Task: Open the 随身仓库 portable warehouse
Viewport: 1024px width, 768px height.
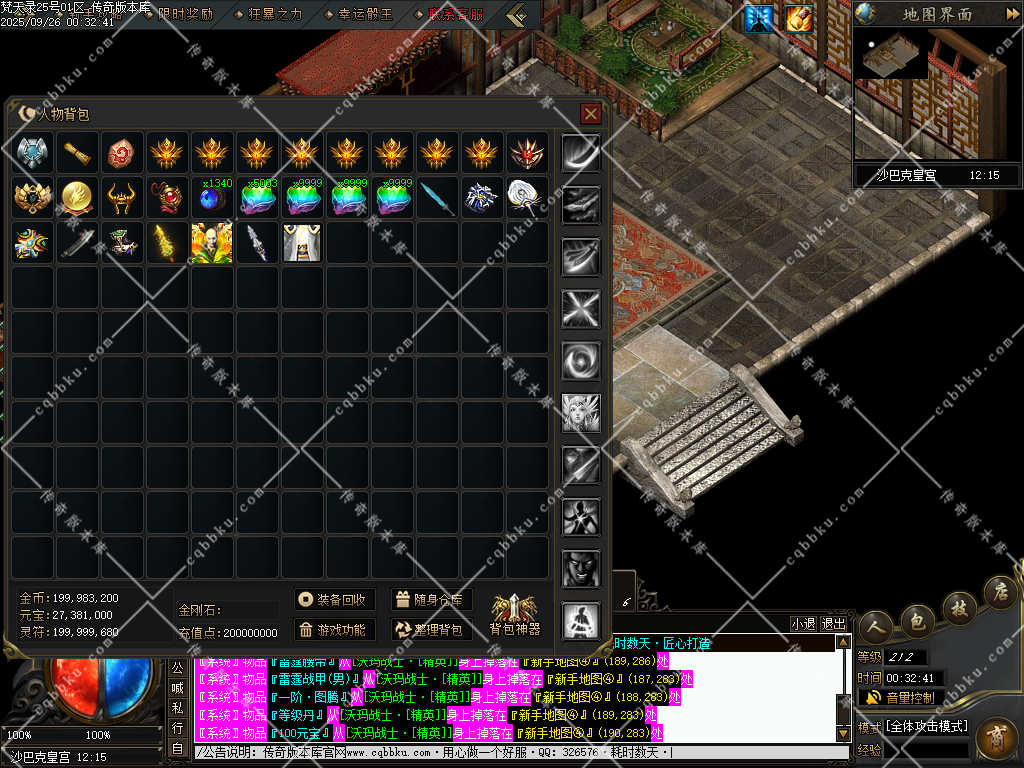Action: pos(430,600)
